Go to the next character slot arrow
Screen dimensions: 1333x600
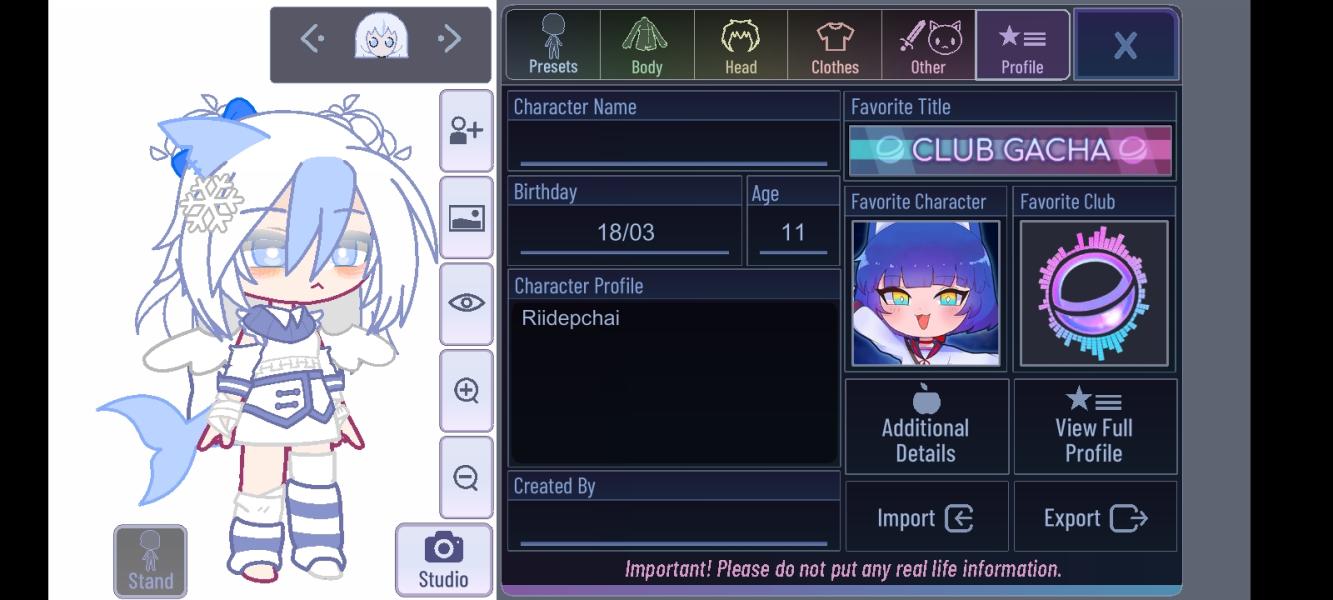tap(449, 39)
